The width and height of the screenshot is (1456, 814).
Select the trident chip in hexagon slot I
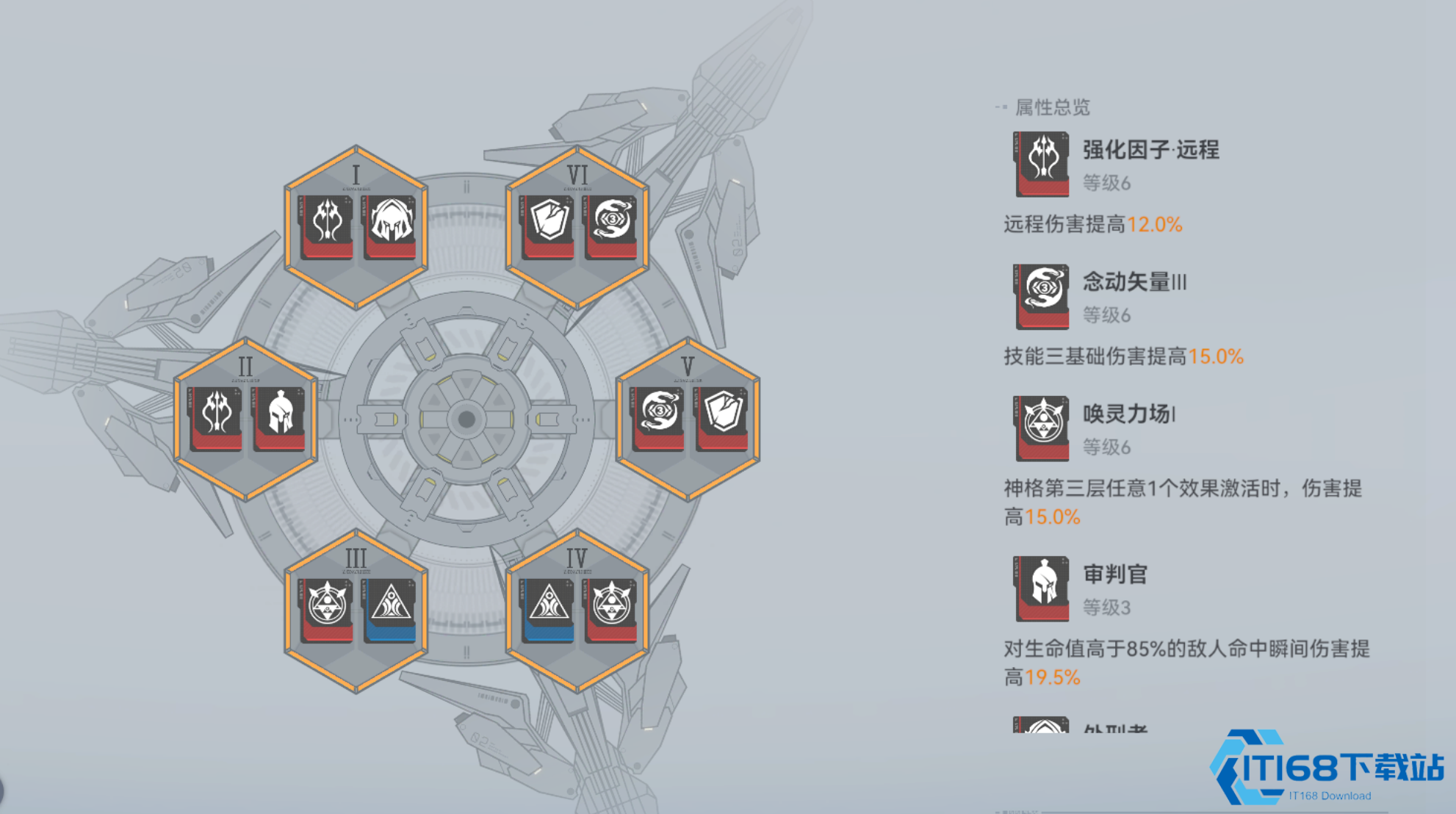tap(326, 226)
